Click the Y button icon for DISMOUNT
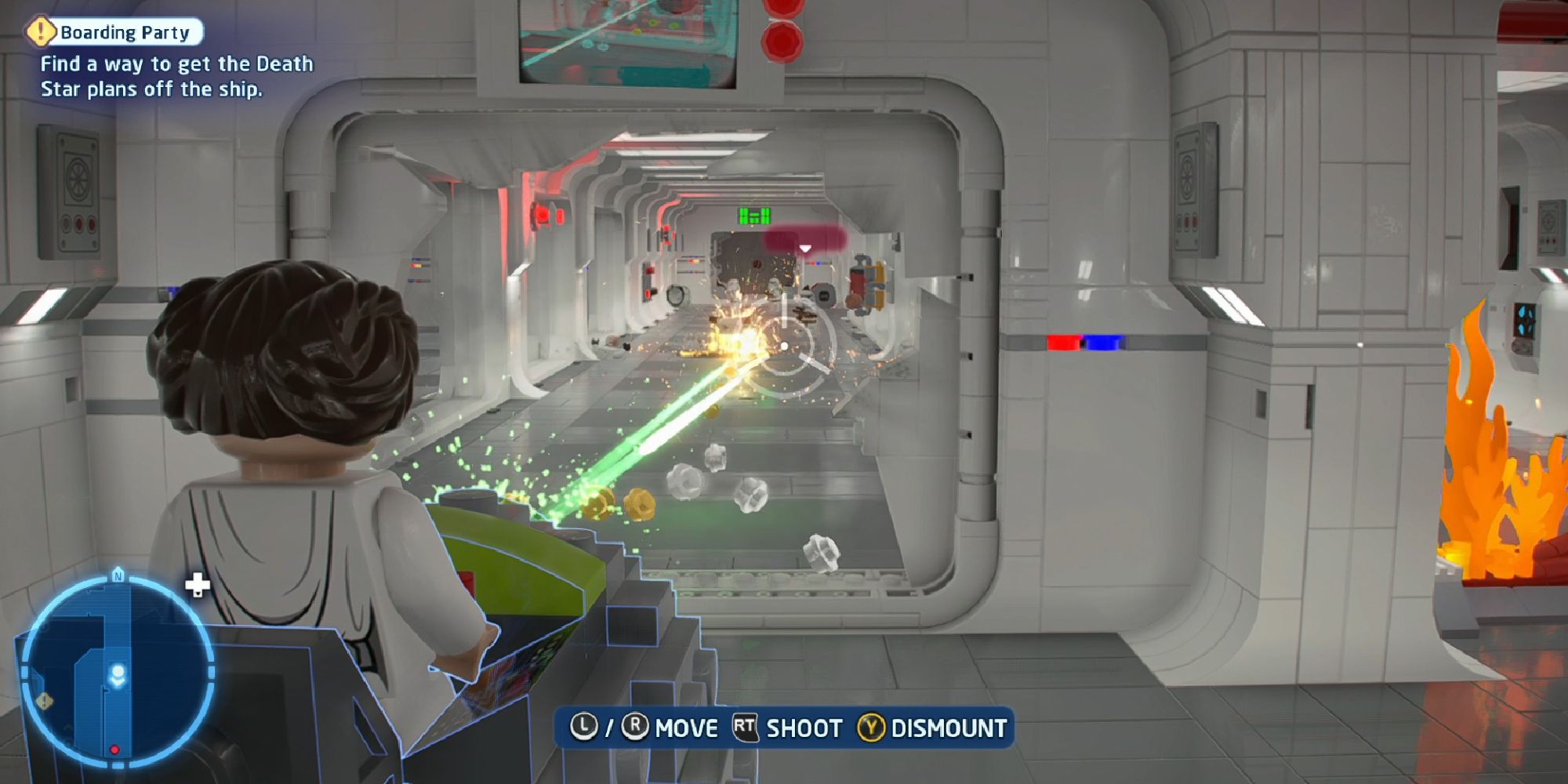The image size is (1568, 784). point(872,728)
